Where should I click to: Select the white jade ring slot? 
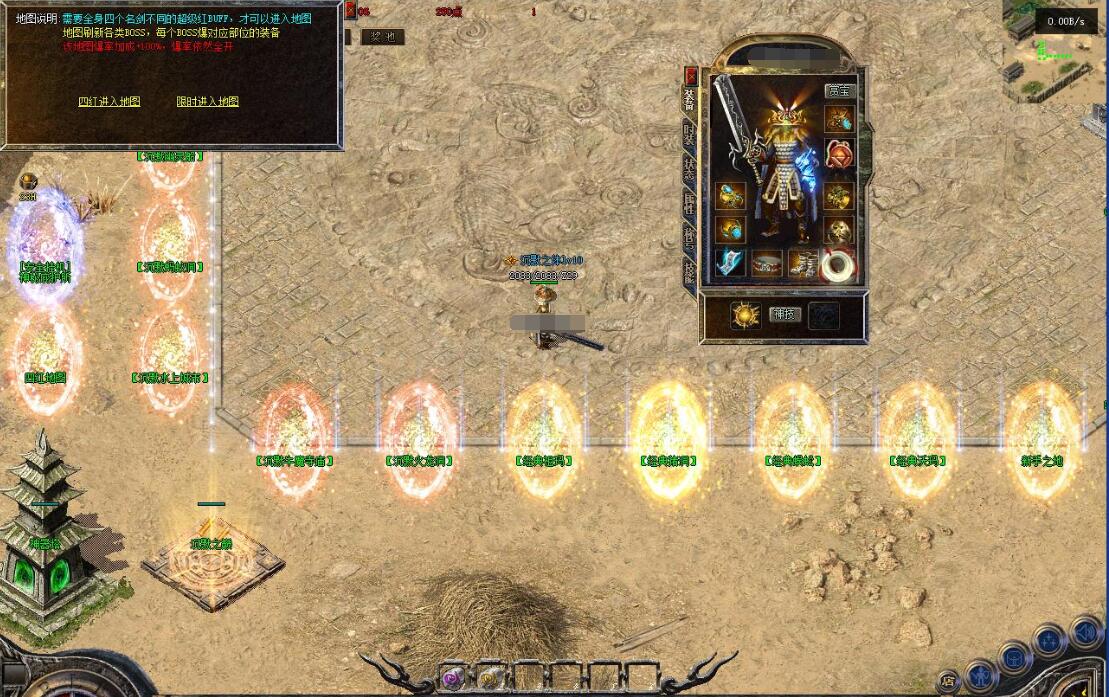[x=839, y=265]
